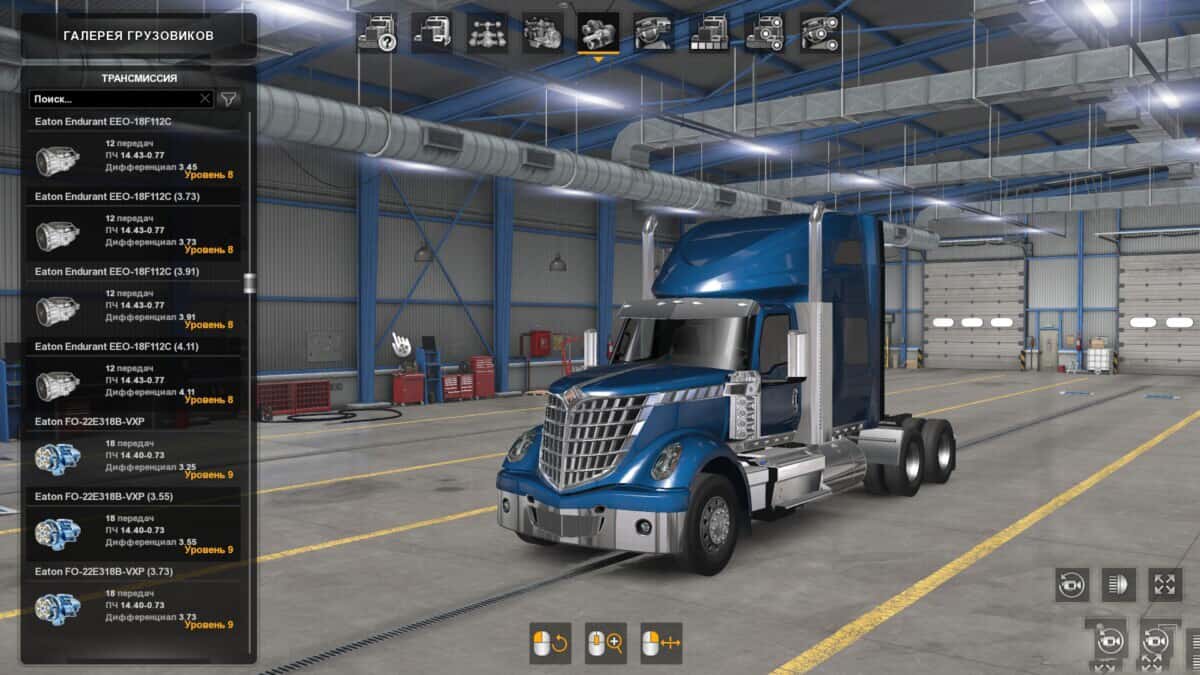Switch to the engine category tab
This screenshot has width=1200, height=675.
pos(543,33)
